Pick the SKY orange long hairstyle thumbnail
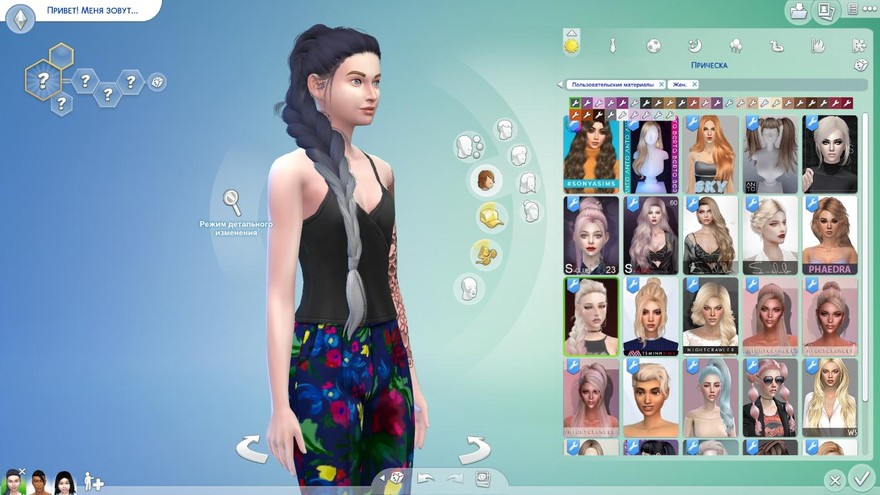The width and height of the screenshot is (880, 495). coord(711,153)
